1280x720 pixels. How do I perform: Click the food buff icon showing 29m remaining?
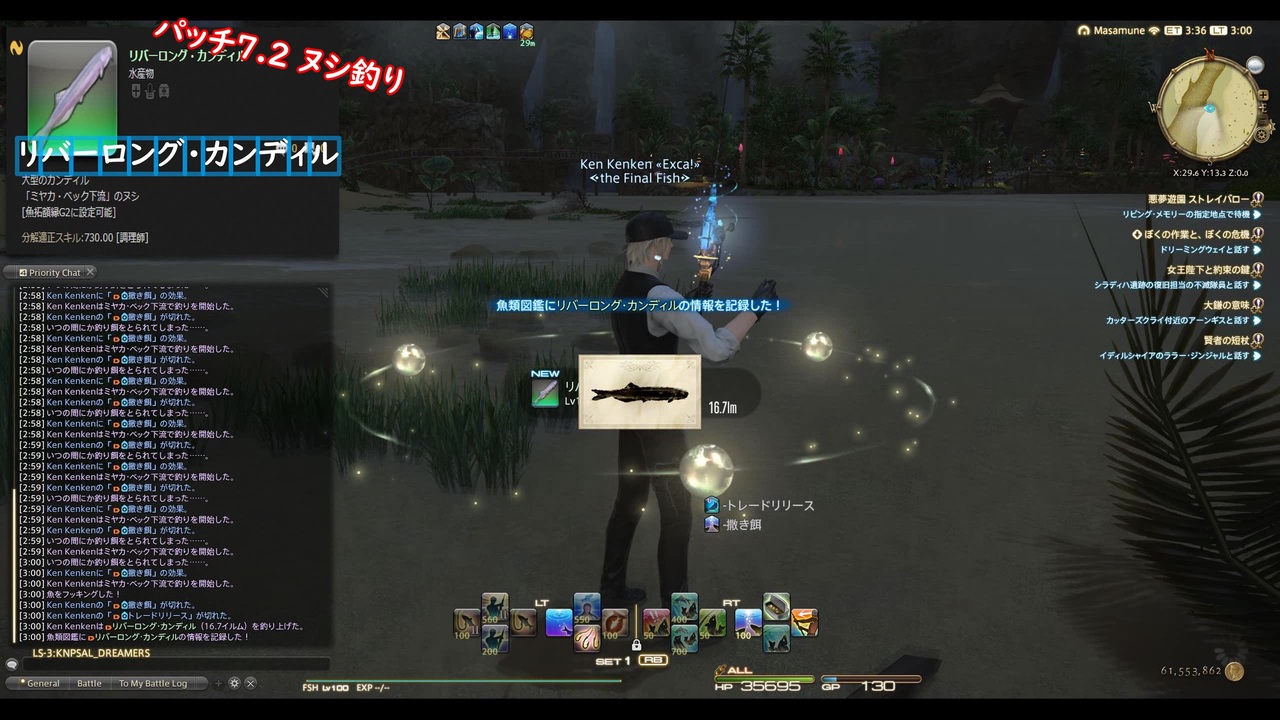point(527,31)
